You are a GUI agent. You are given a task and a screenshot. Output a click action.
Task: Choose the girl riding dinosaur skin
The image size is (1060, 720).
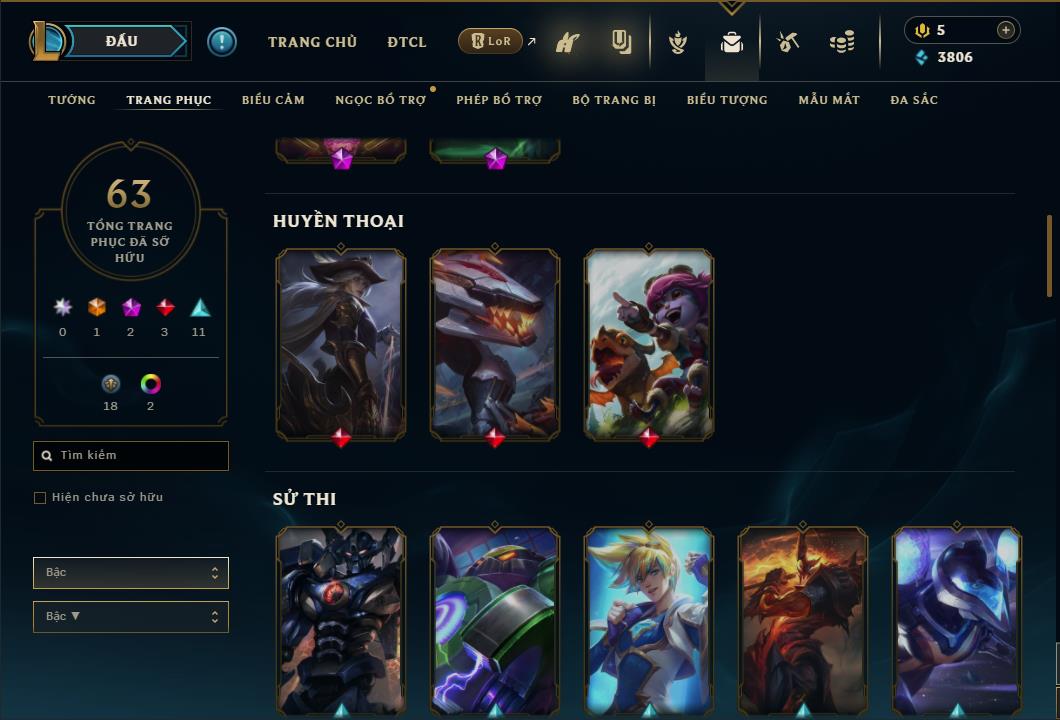pyautogui.click(x=649, y=342)
